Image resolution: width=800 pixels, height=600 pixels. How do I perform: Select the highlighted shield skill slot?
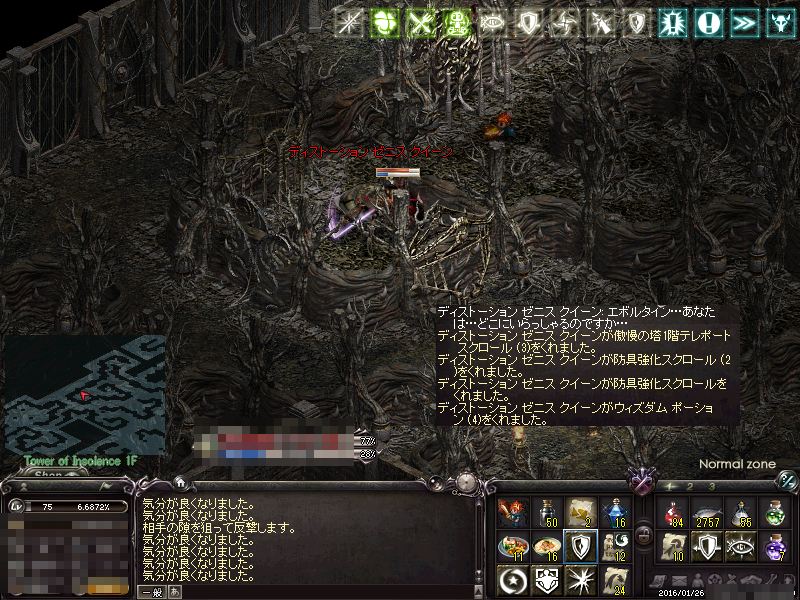pos(581,545)
